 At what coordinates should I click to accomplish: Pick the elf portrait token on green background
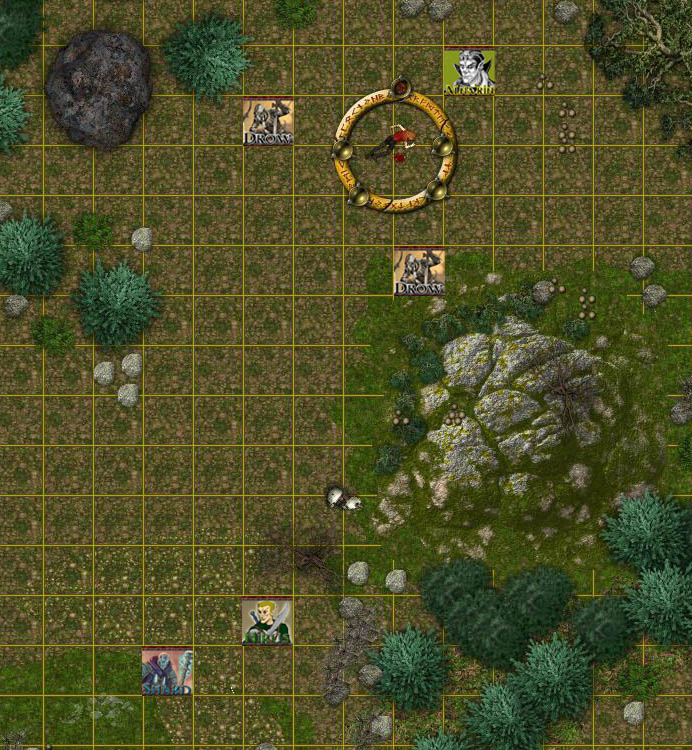pos(469,72)
